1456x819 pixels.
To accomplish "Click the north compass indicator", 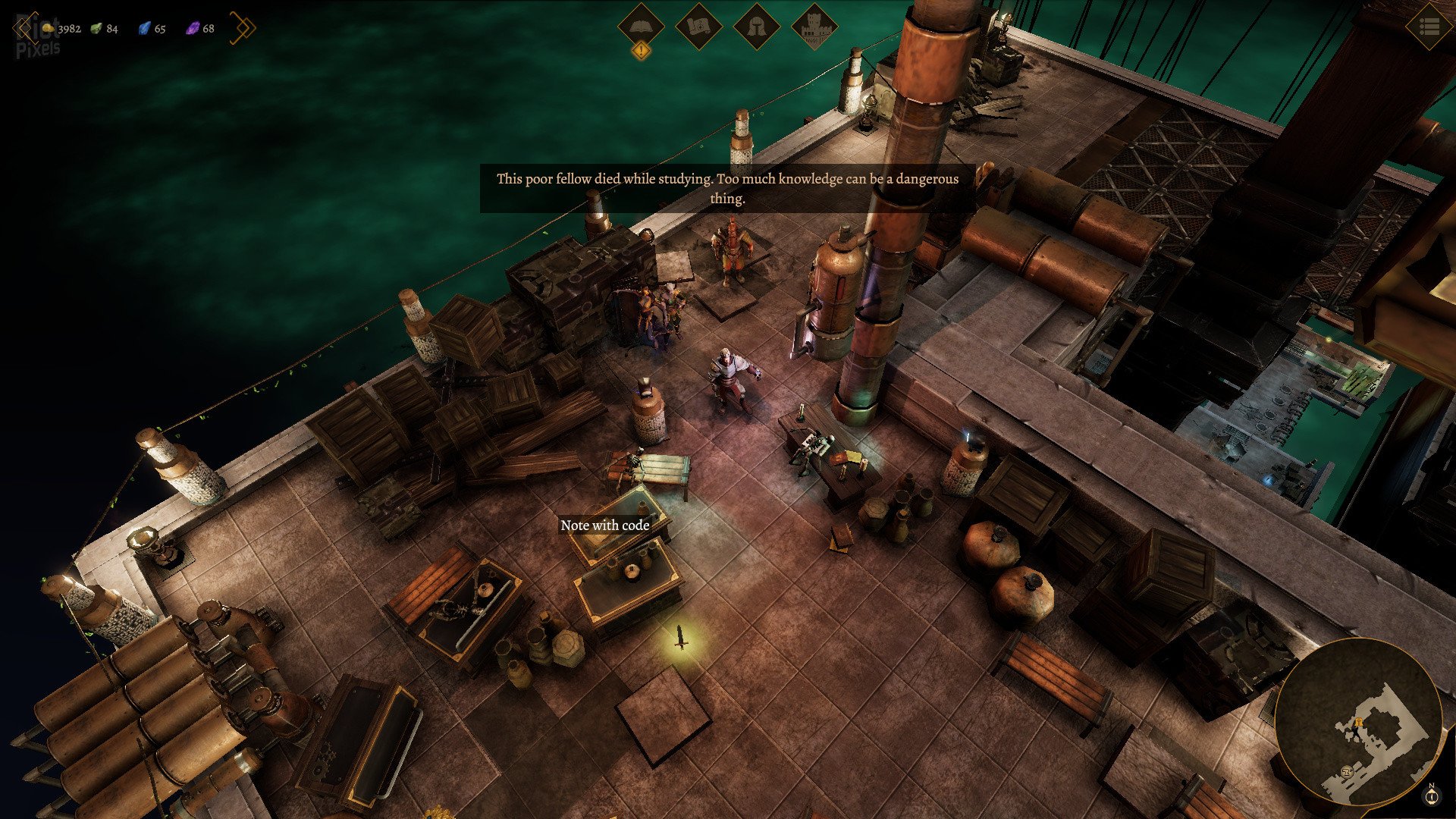I will click(1432, 795).
